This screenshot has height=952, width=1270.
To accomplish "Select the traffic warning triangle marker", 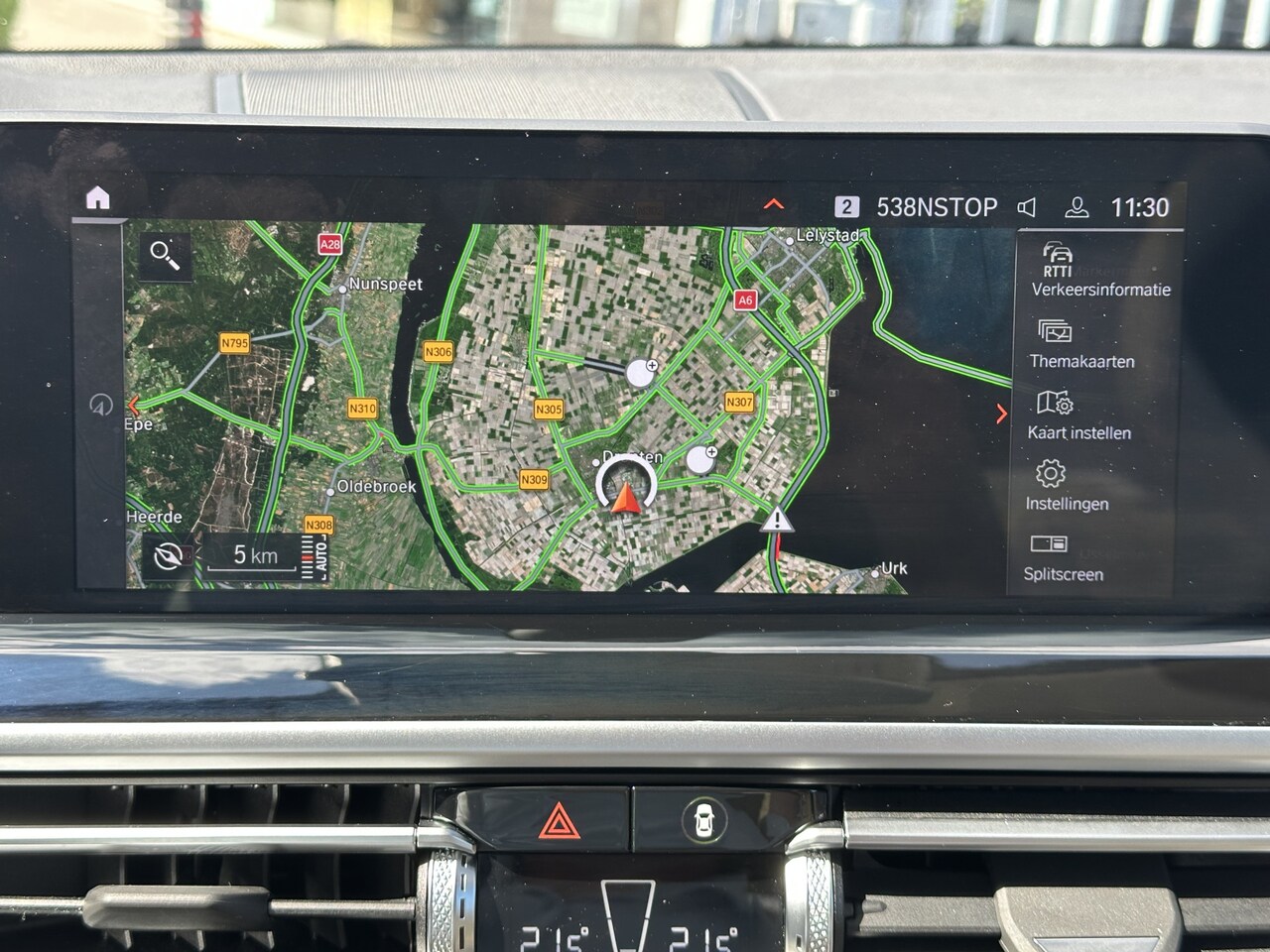I will (779, 519).
